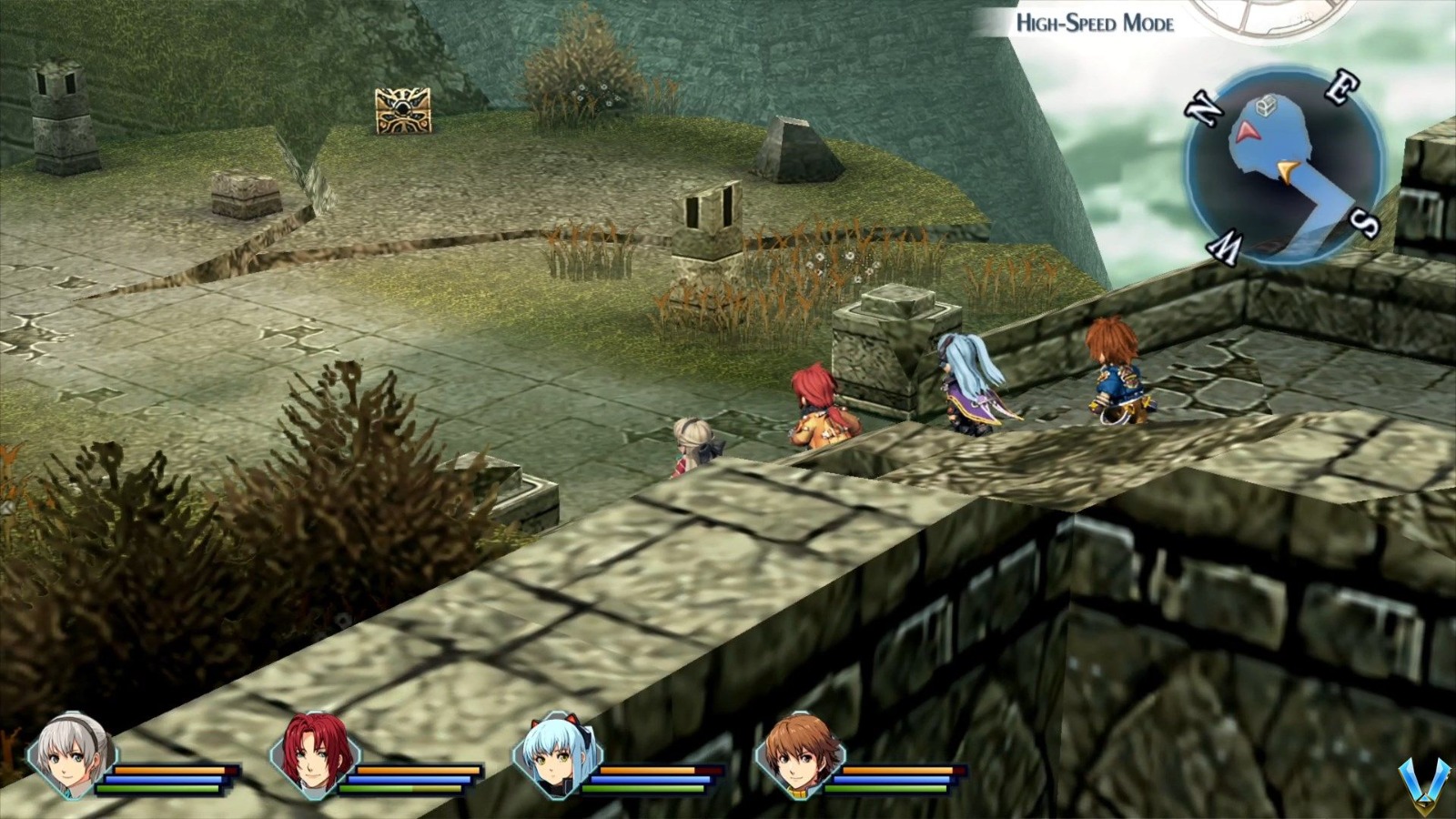The width and height of the screenshot is (1456, 819).
Task: Click the treasure chest icon on the minimap
Action: (1265, 106)
